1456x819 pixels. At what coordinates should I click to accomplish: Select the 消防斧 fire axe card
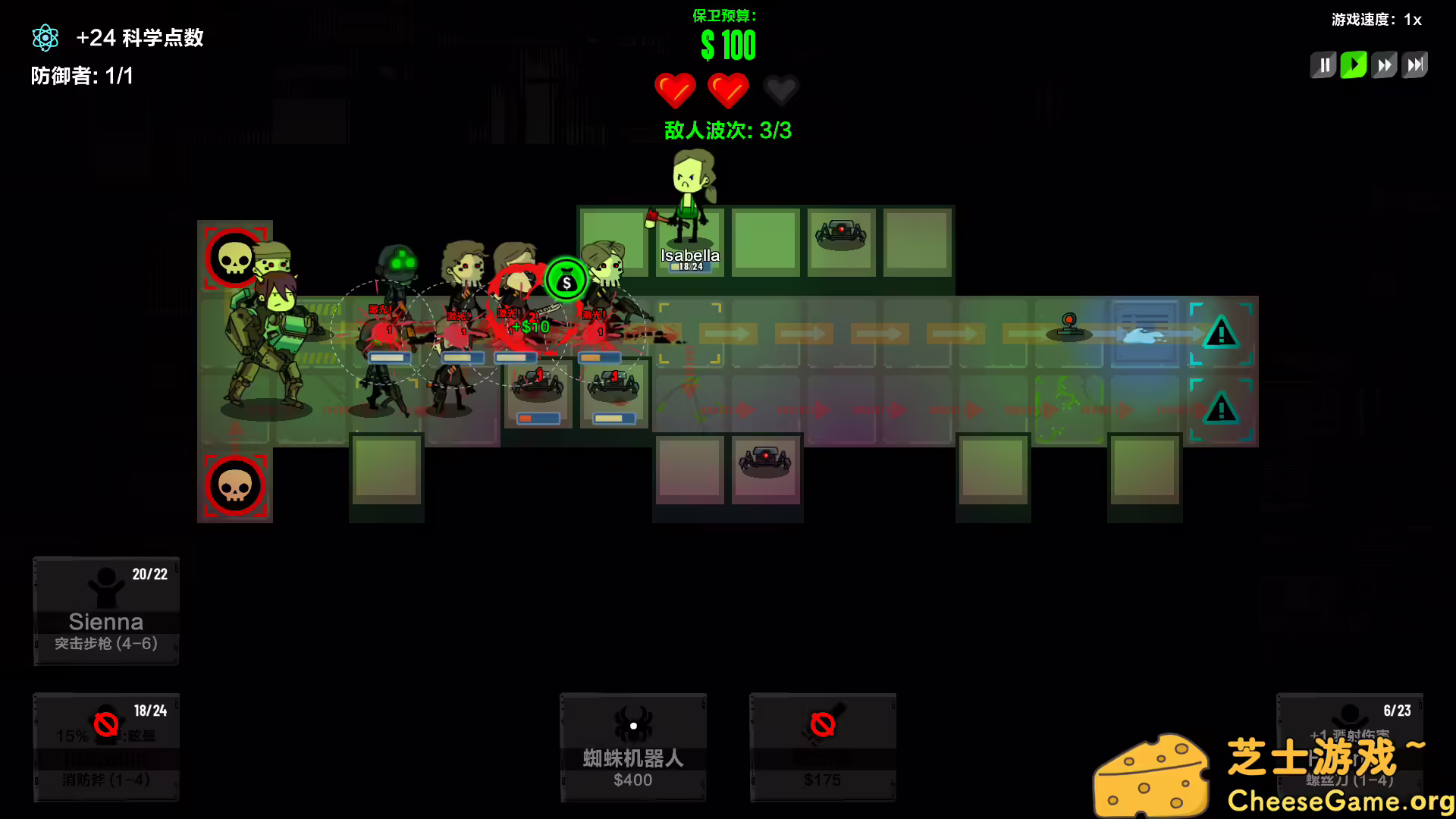[x=105, y=747]
